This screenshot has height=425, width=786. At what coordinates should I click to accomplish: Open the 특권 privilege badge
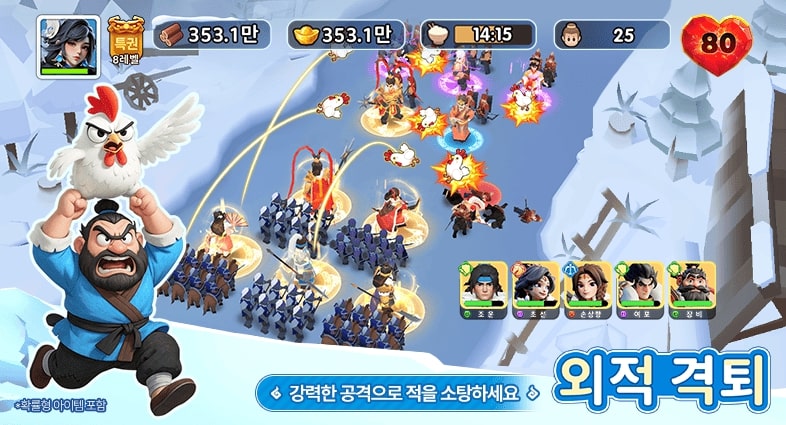tap(125, 41)
